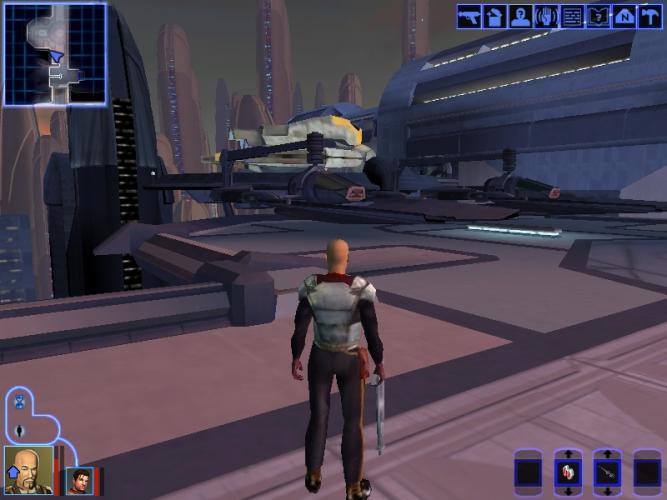Screen dimensions: 667x500
Task: Use the medpac in the action slot
Action: point(567,472)
